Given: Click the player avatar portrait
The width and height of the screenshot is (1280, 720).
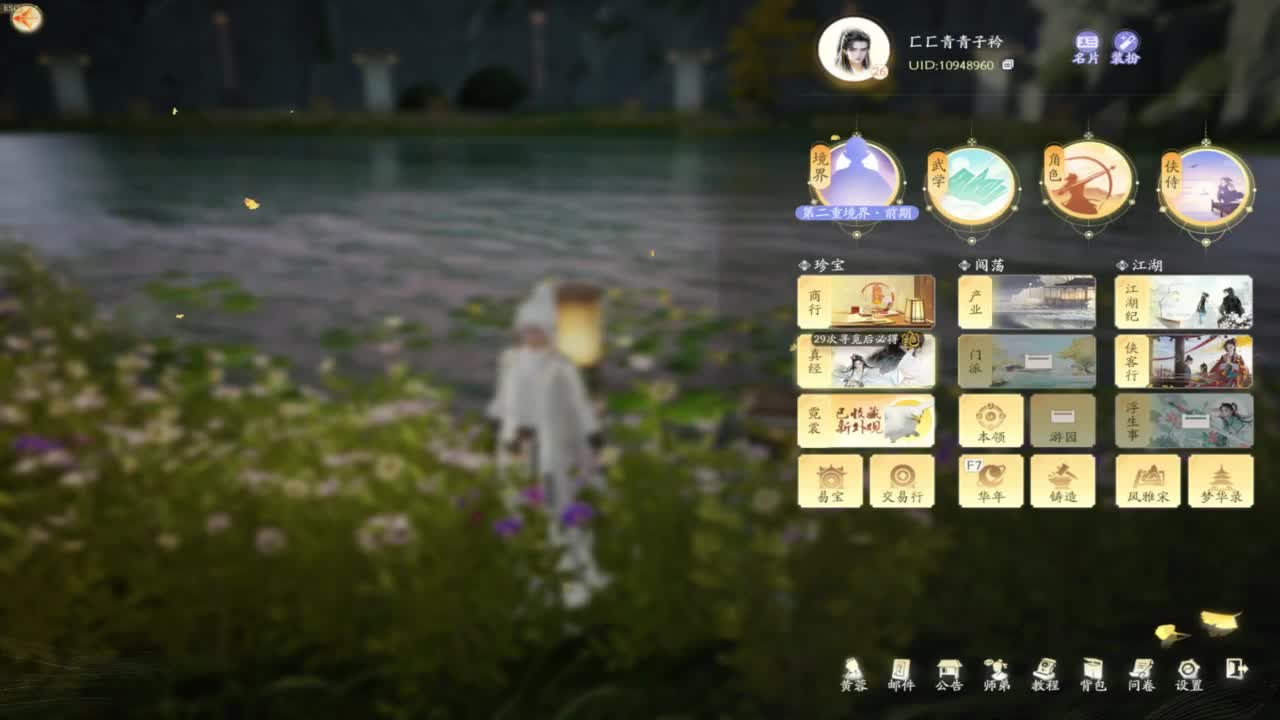Looking at the screenshot, I should pos(855,47).
